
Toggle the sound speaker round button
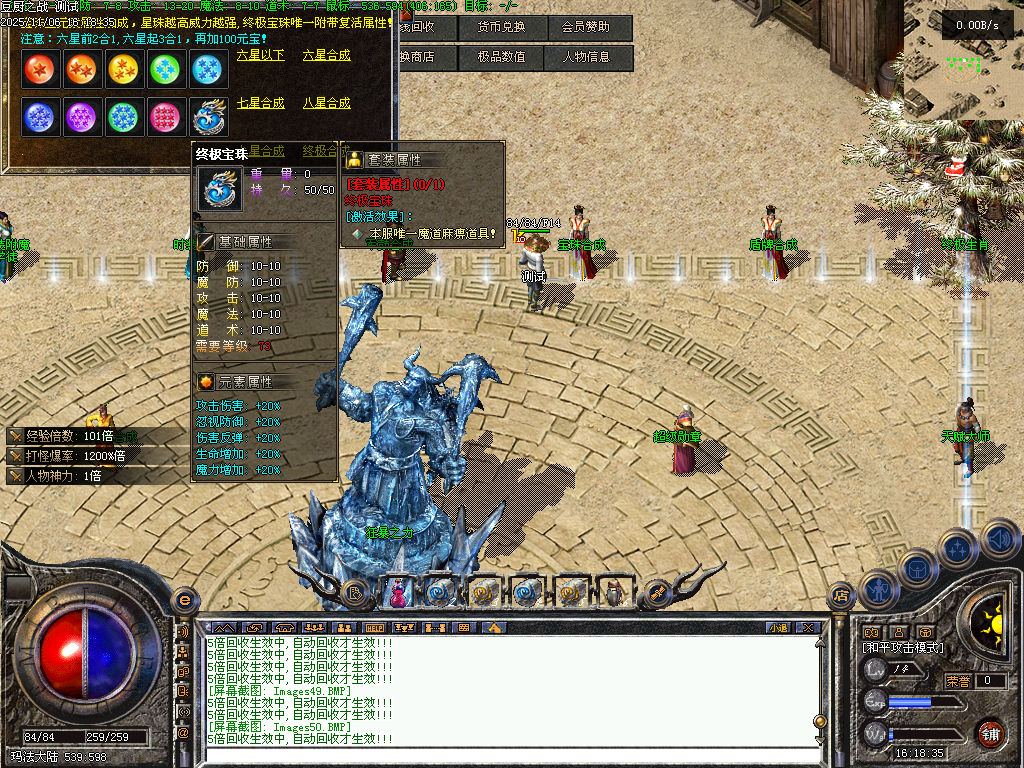[998, 538]
